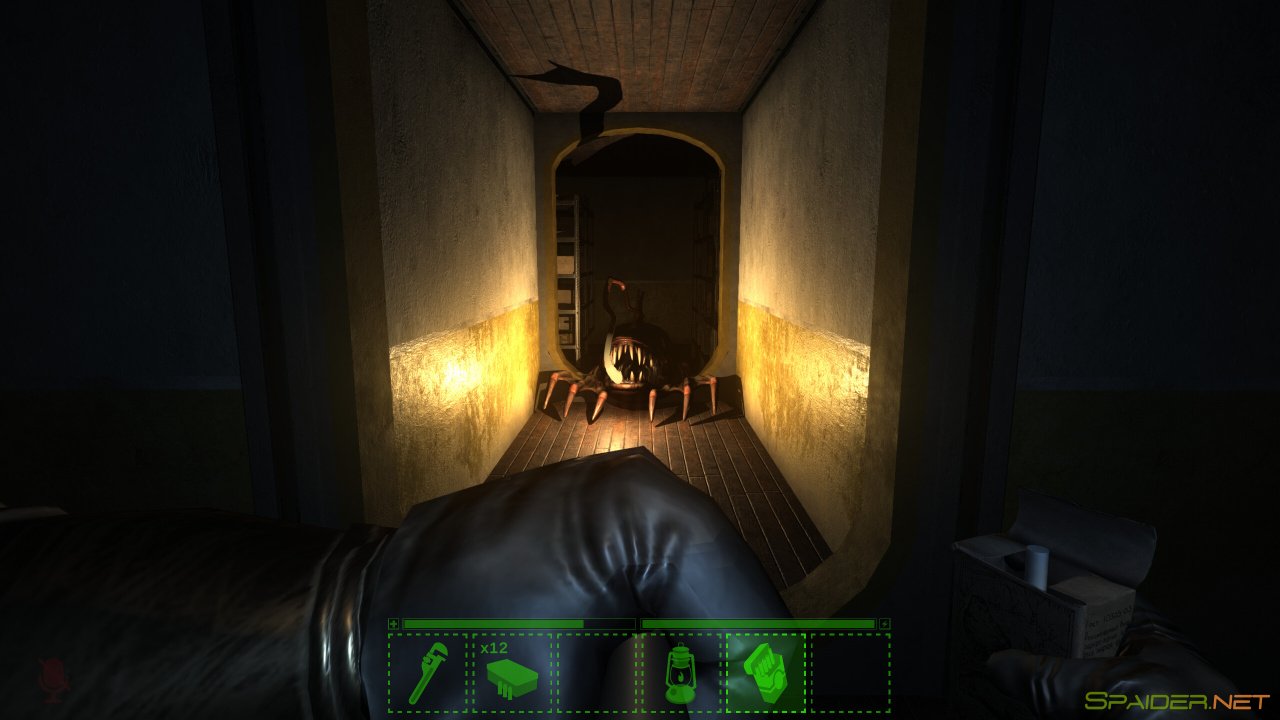Click the health cross icon beside the bar
Image resolution: width=1280 pixels, height=720 pixels.
[x=394, y=623]
